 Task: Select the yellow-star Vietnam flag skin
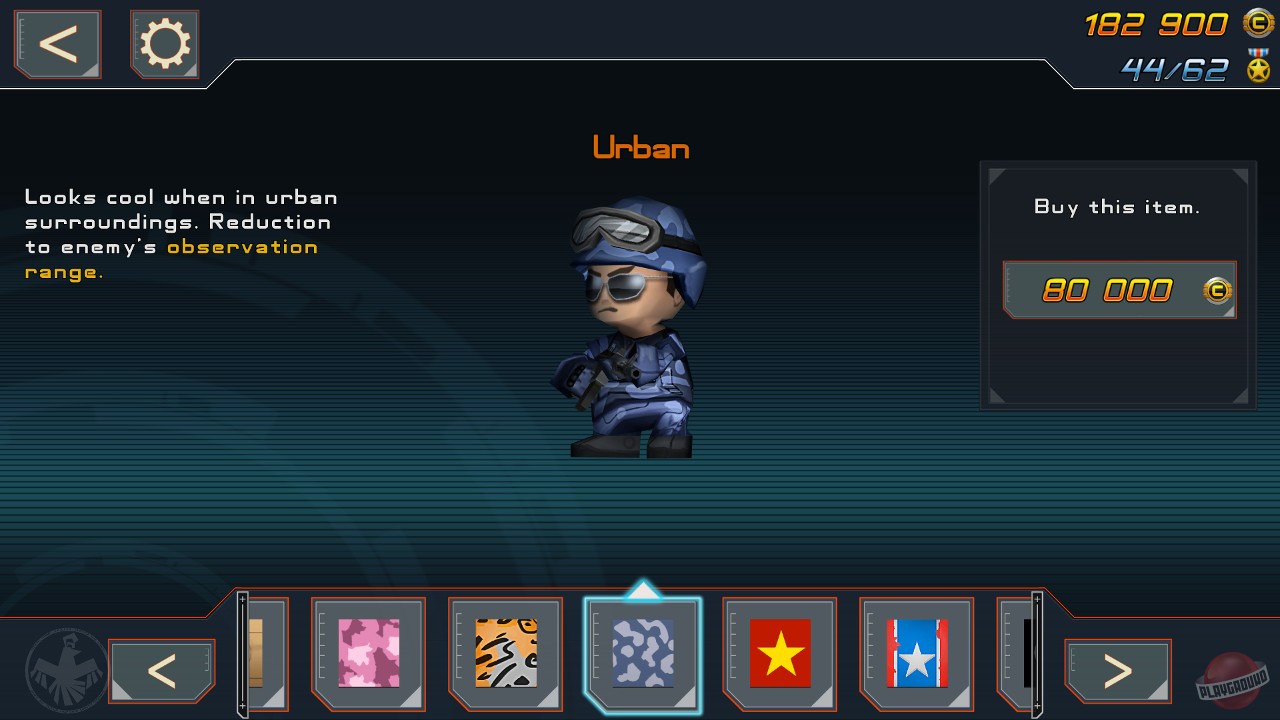click(x=780, y=655)
